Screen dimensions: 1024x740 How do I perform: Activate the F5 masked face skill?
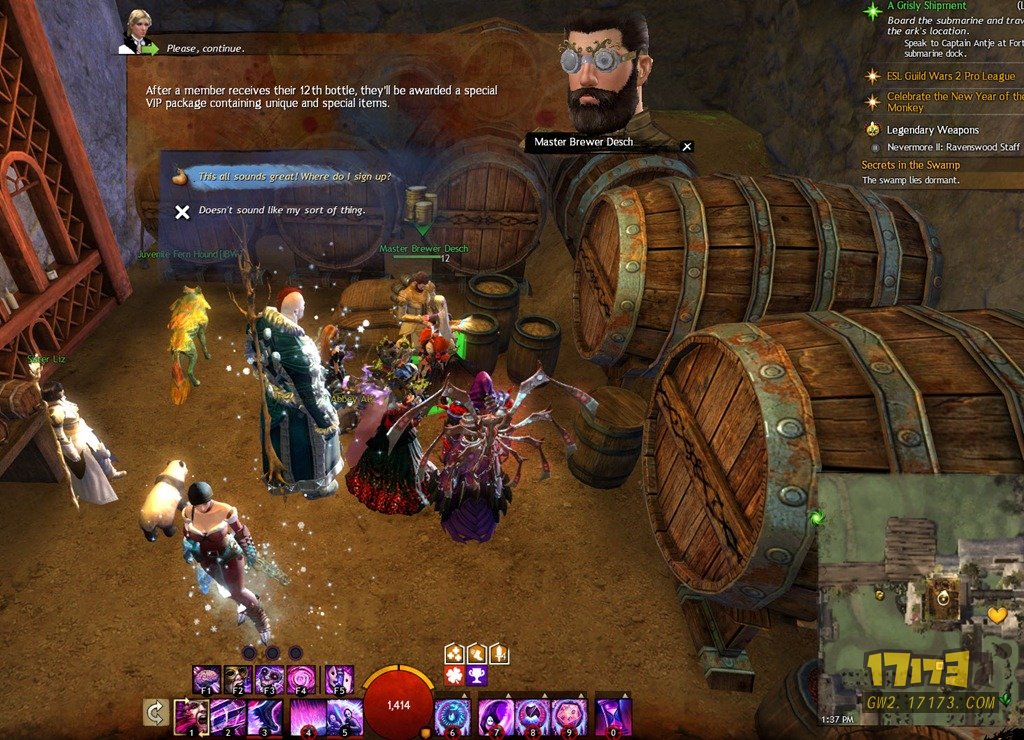click(x=339, y=680)
